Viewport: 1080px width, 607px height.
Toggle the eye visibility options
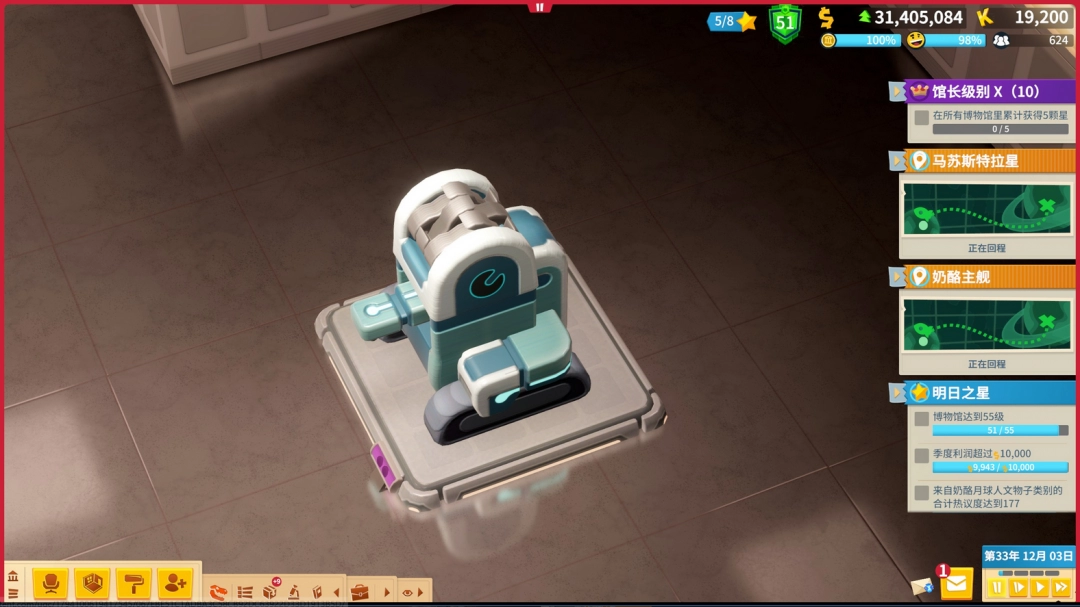point(407,592)
